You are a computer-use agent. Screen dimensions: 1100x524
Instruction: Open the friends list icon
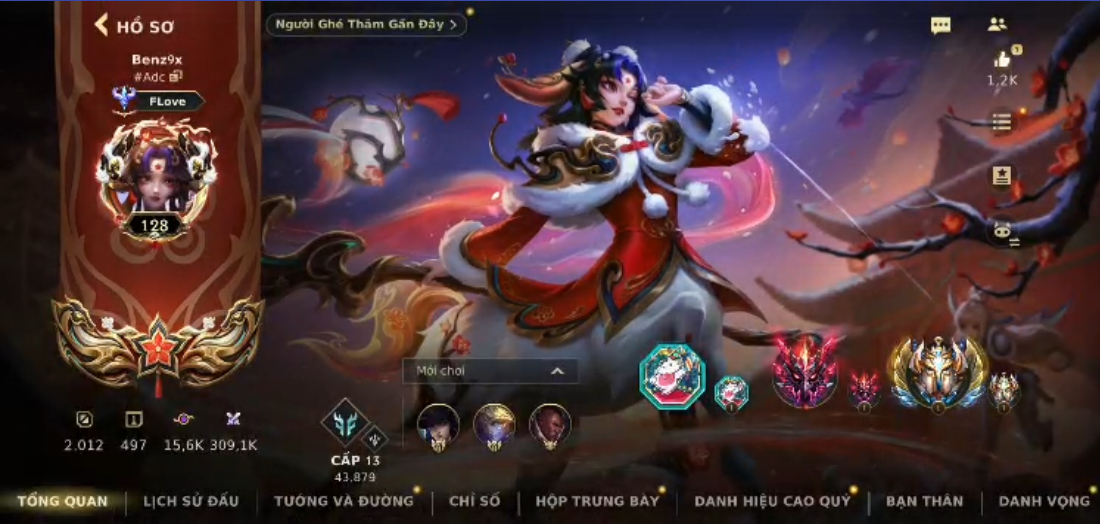997,25
